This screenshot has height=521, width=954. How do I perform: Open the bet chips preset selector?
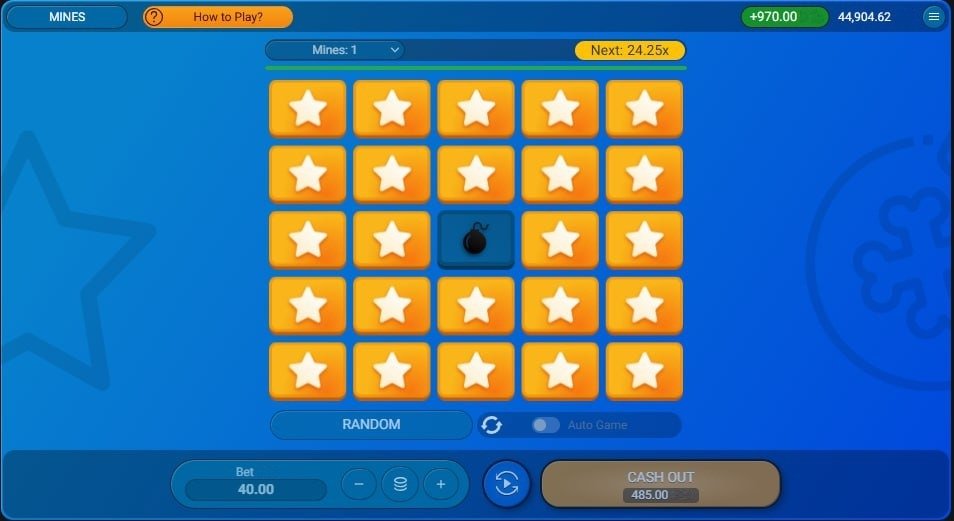coord(400,485)
